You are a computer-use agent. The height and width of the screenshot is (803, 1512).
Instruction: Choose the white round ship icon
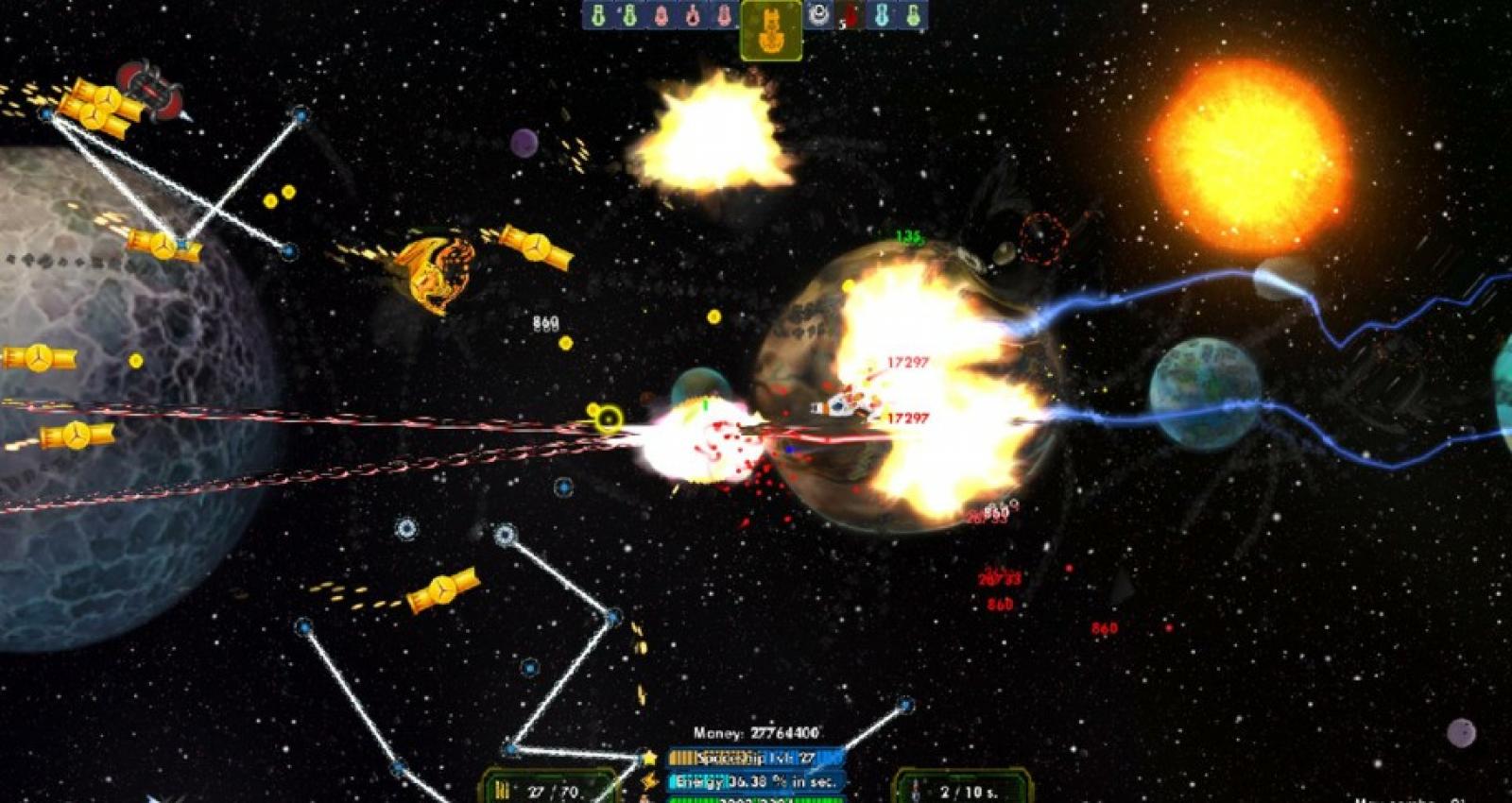click(818, 14)
